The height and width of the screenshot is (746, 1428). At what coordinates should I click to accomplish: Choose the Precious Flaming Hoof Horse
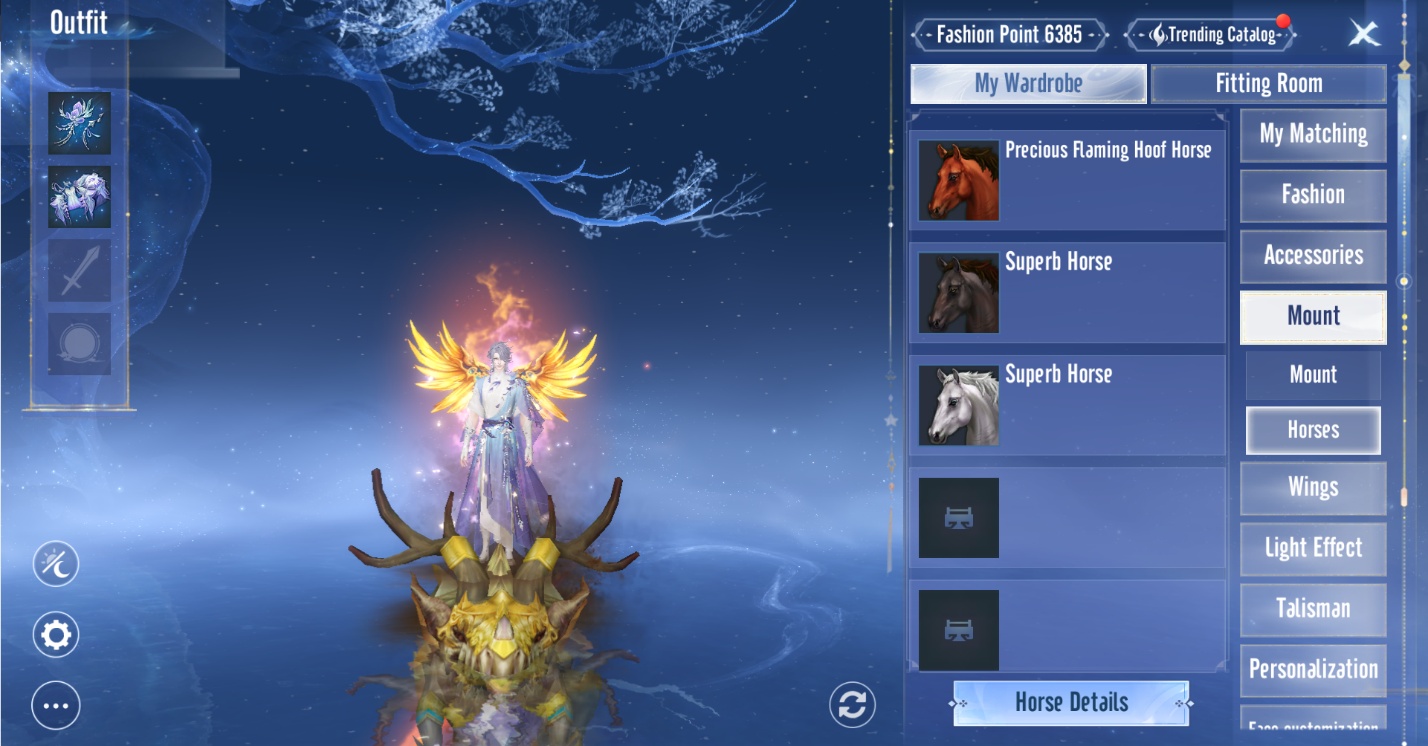[x=1067, y=181]
